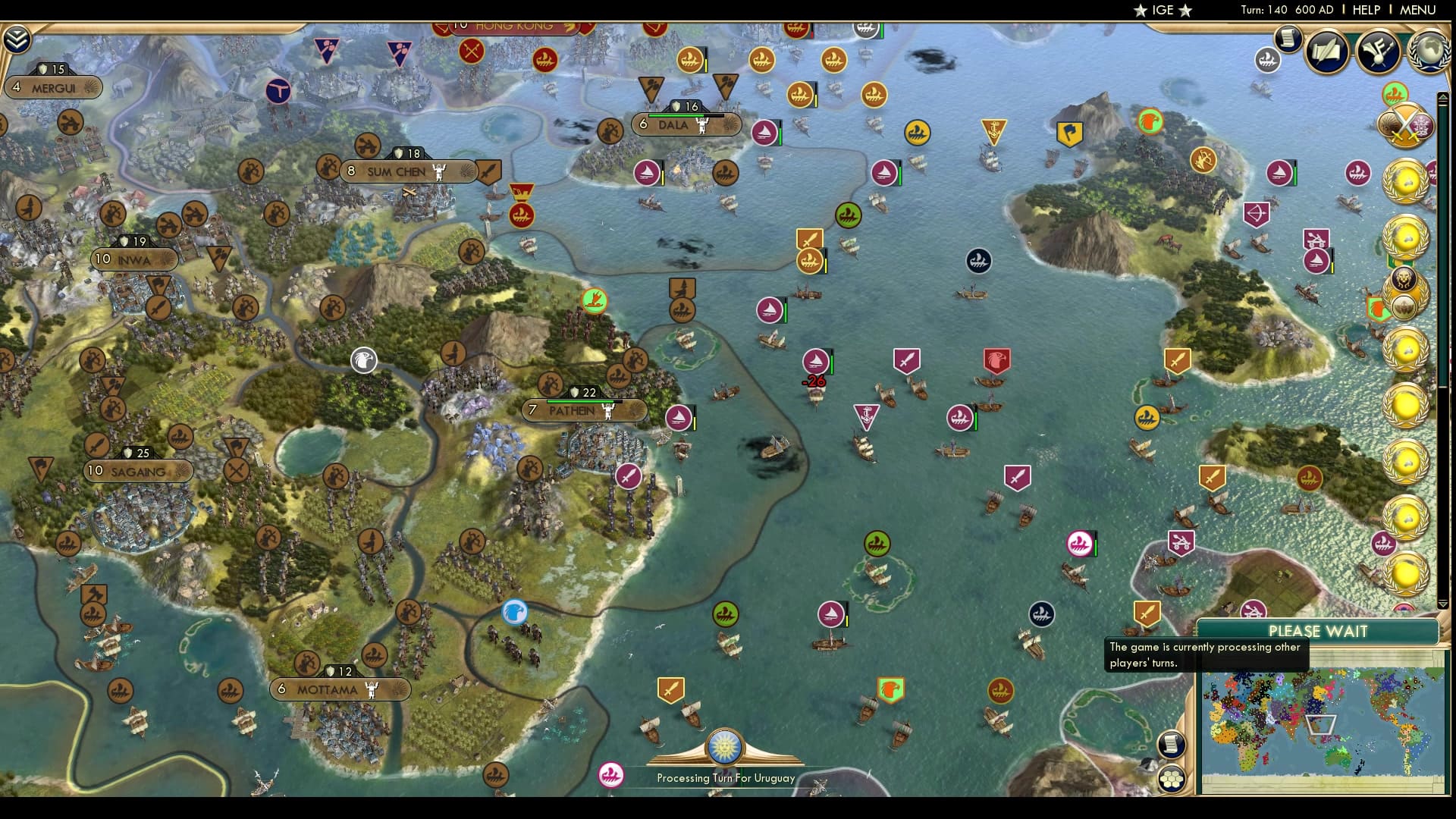
Task: Select the white eagle icon near Pathein
Action: [364, 362]
